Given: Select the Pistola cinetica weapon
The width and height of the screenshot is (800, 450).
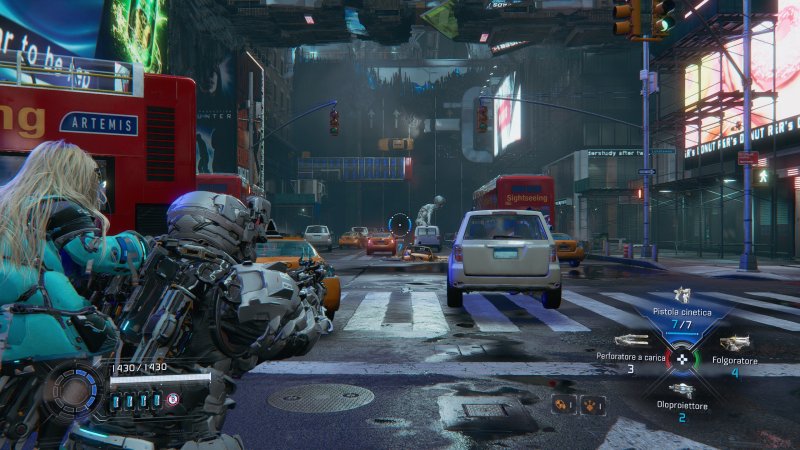Looking at the screenshot, I should coord(682,296).
